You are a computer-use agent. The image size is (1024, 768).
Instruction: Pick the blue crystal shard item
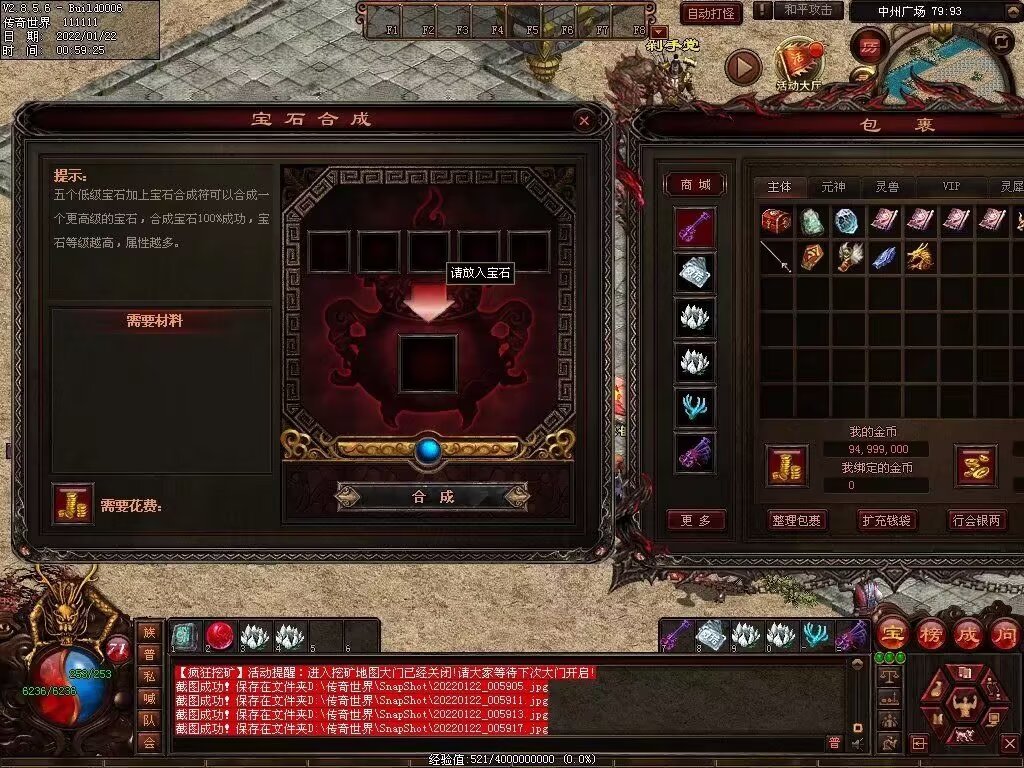pyautogui.click(x=884, y=257)
